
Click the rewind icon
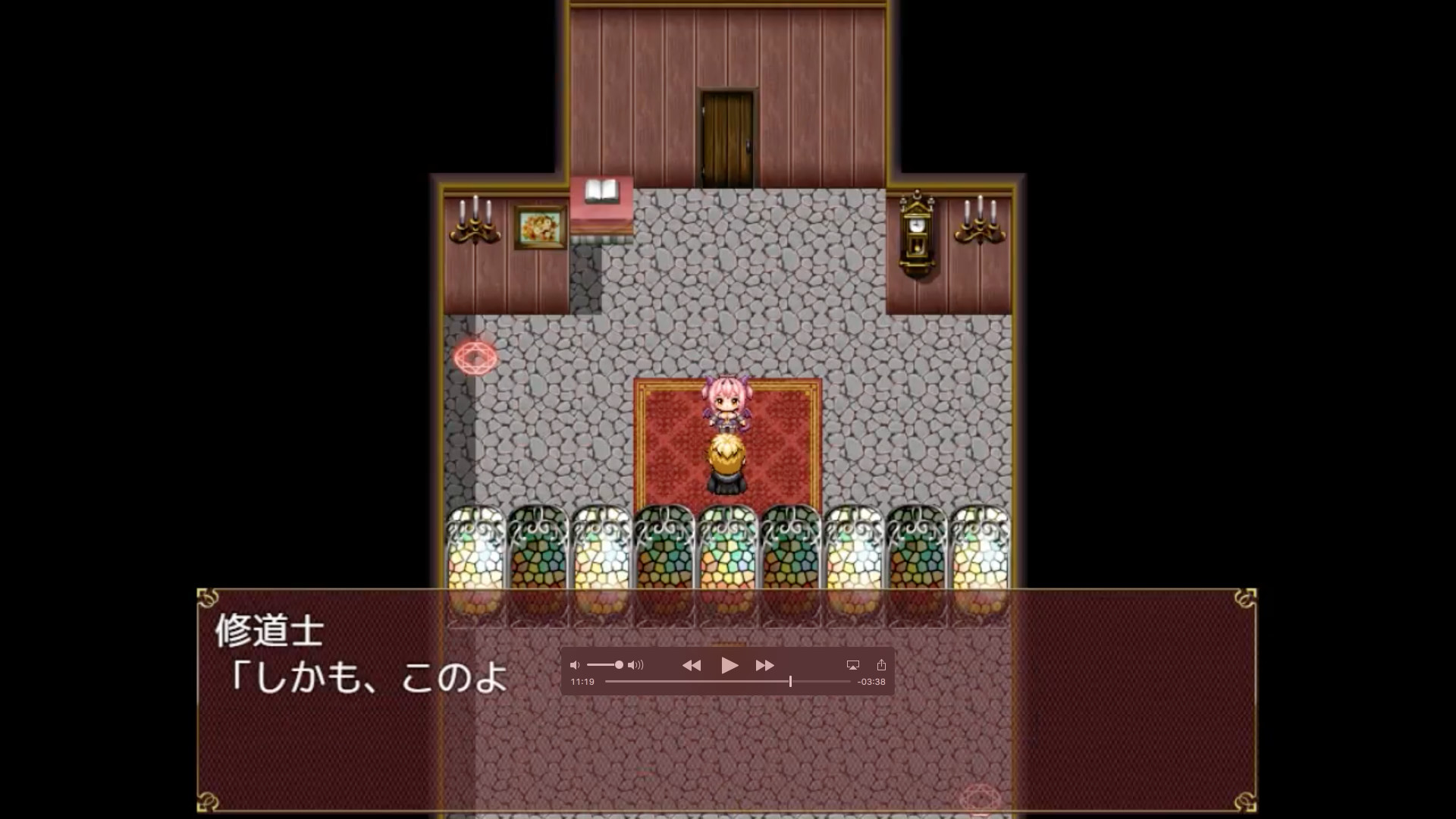(692, 665)
